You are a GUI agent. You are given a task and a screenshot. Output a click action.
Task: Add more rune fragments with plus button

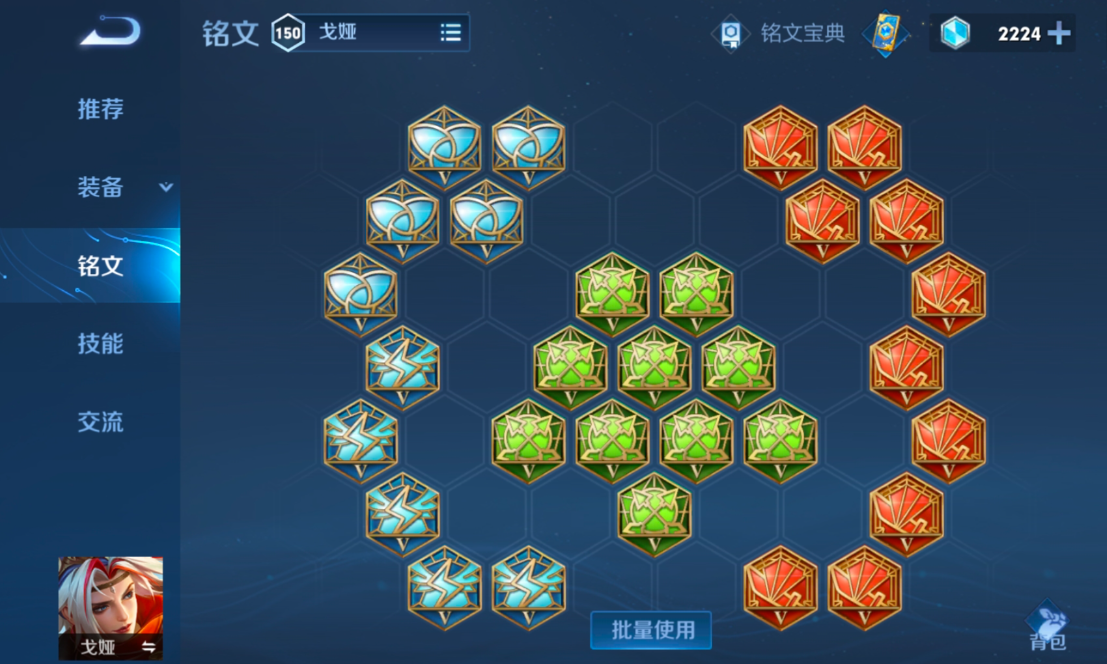click(1059, 34)
